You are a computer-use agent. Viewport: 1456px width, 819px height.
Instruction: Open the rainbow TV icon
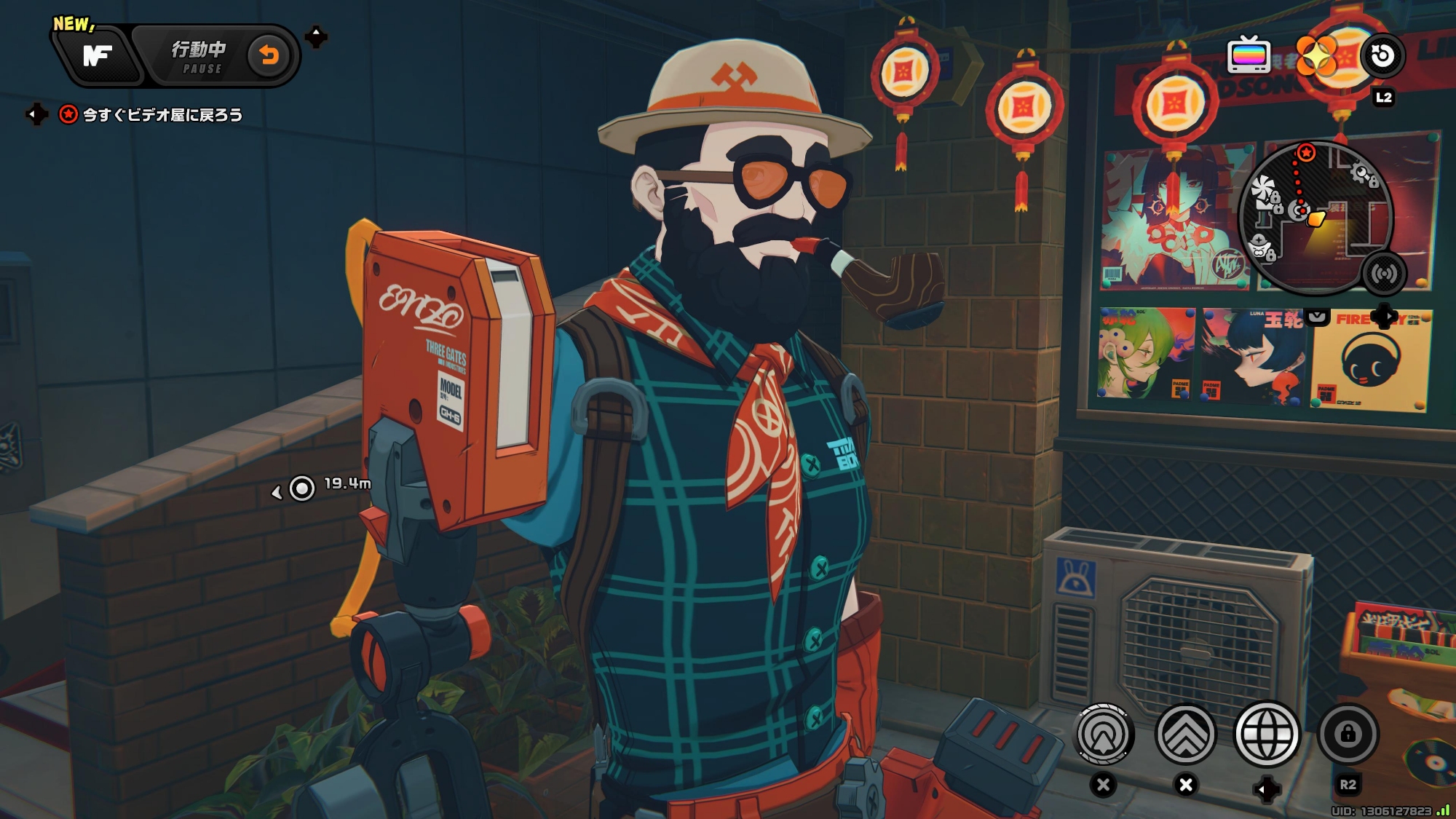point(1249,55)
